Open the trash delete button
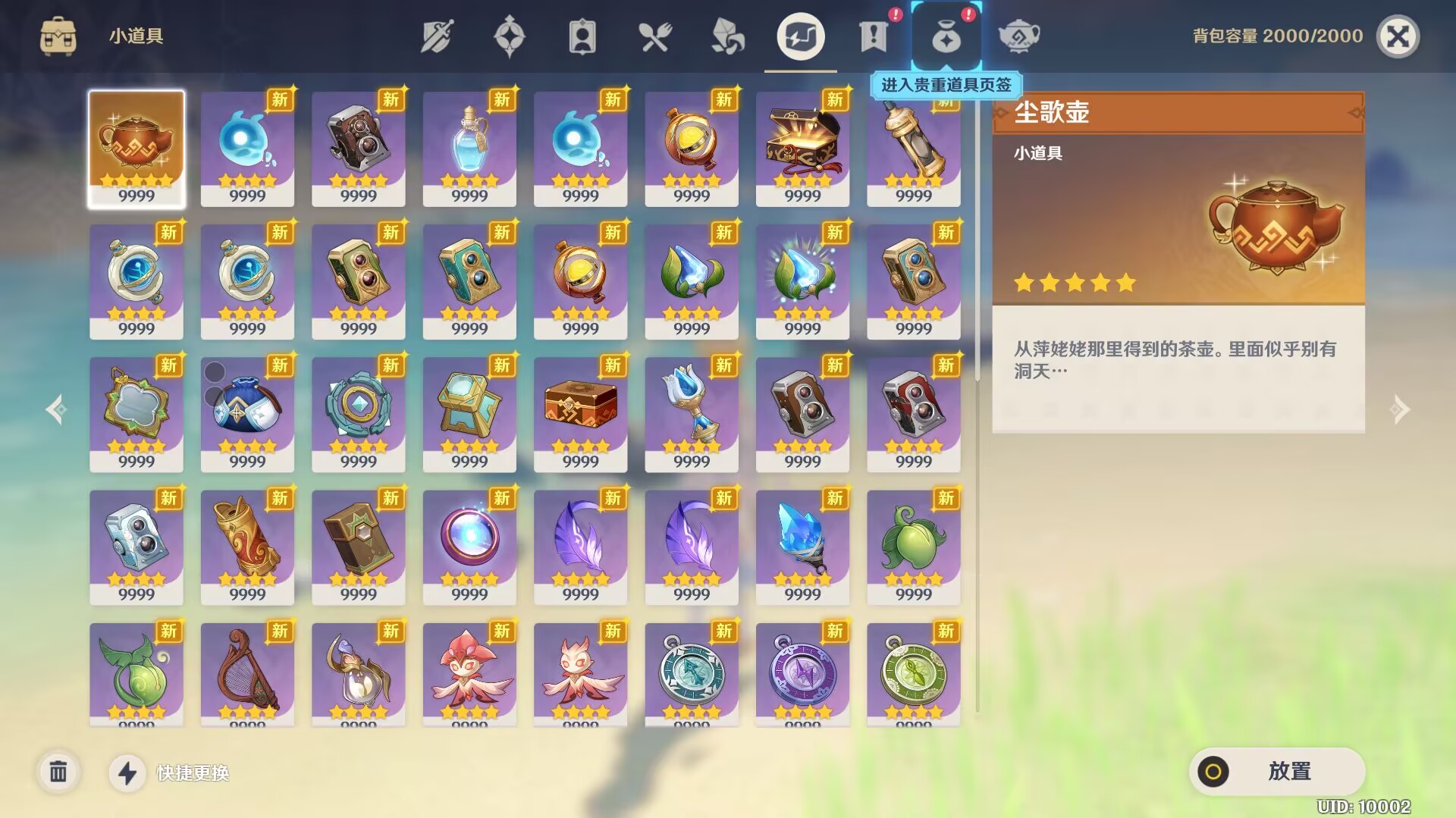The width and height of the screenshot is (1456, 818). pos(58,773)
